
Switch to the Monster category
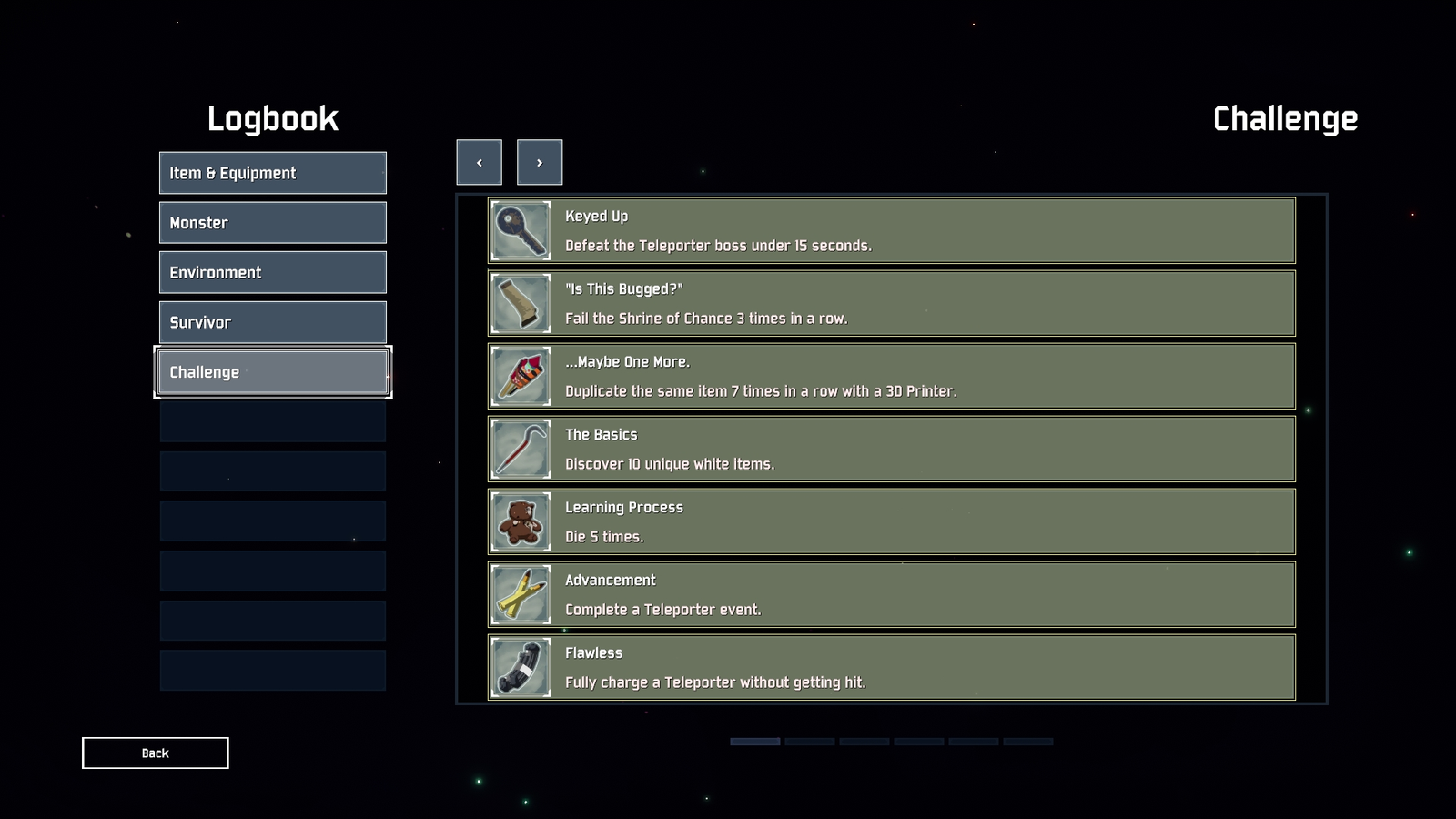(x=272, y=222)
